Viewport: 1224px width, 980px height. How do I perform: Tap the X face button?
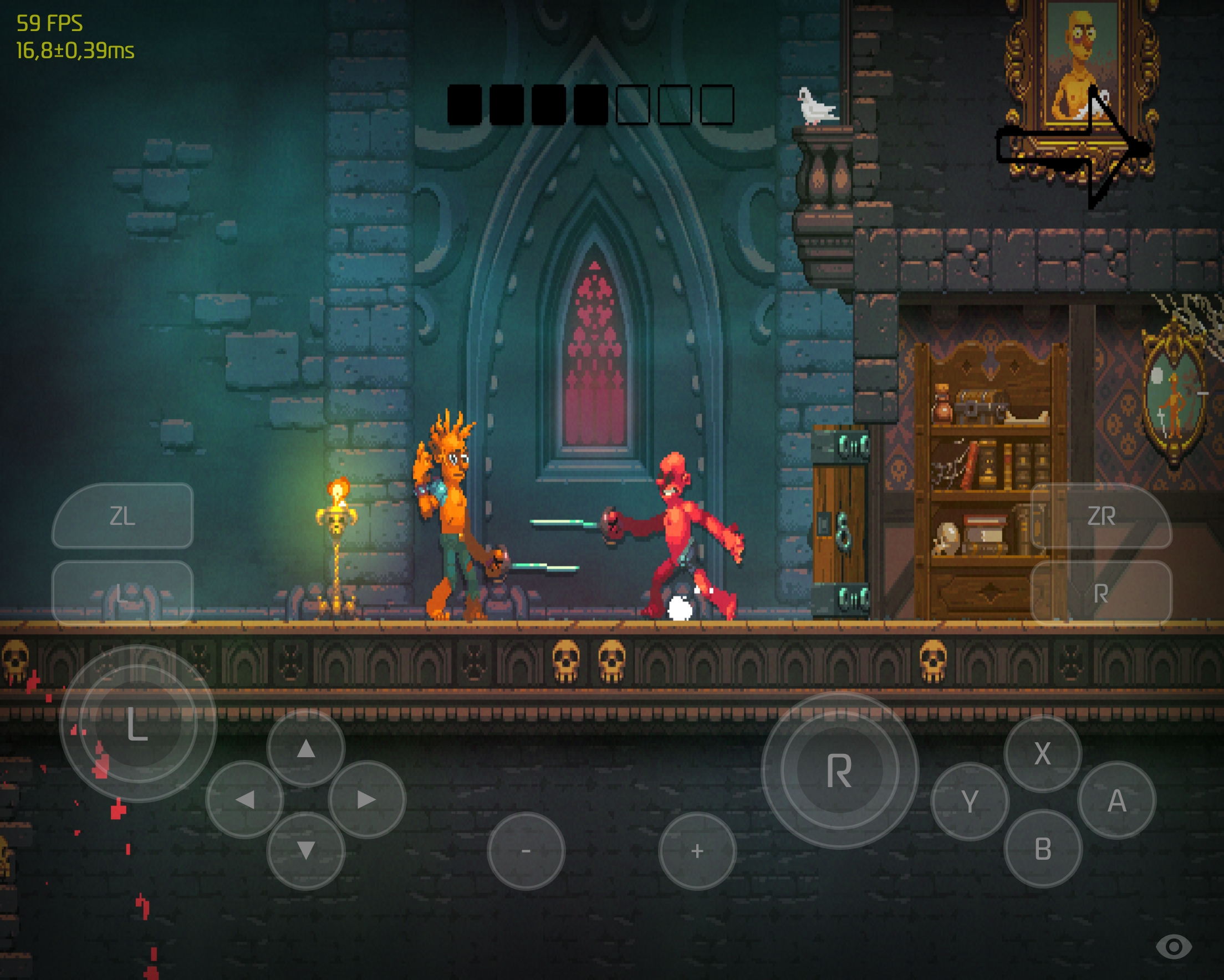tap(1042, 753)
